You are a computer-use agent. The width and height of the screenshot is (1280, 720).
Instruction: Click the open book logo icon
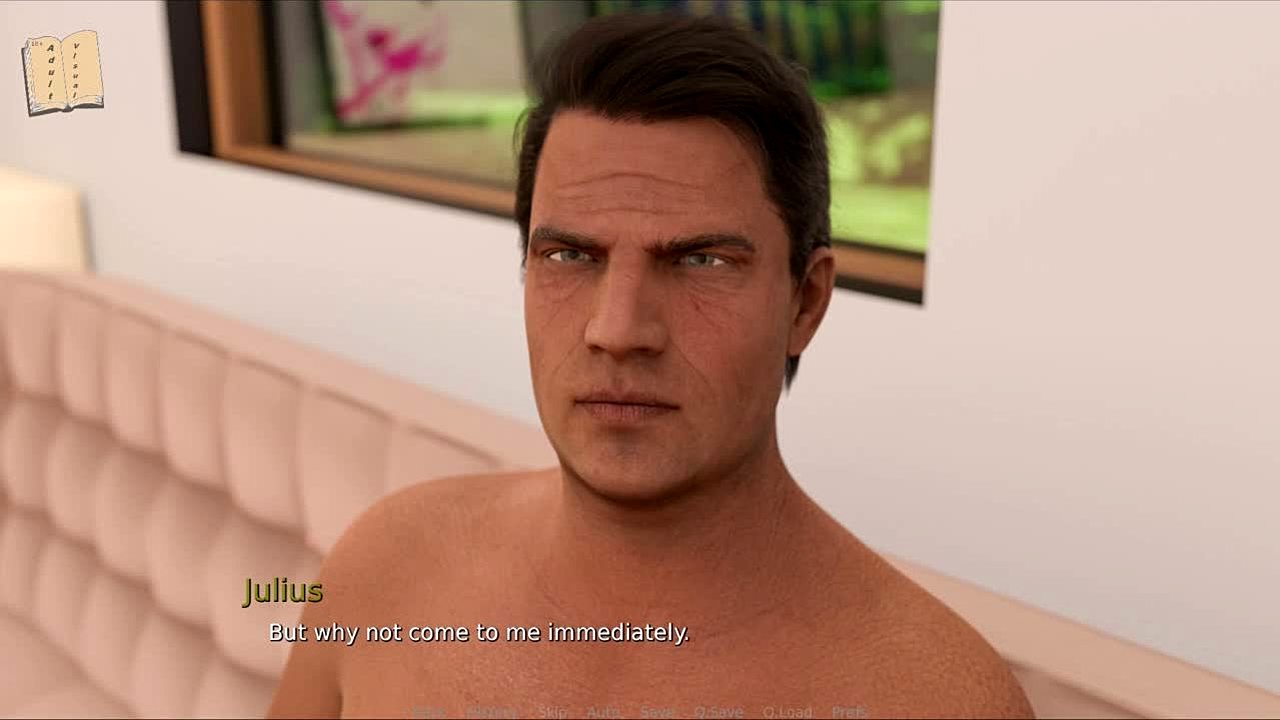tap(62, 72)
